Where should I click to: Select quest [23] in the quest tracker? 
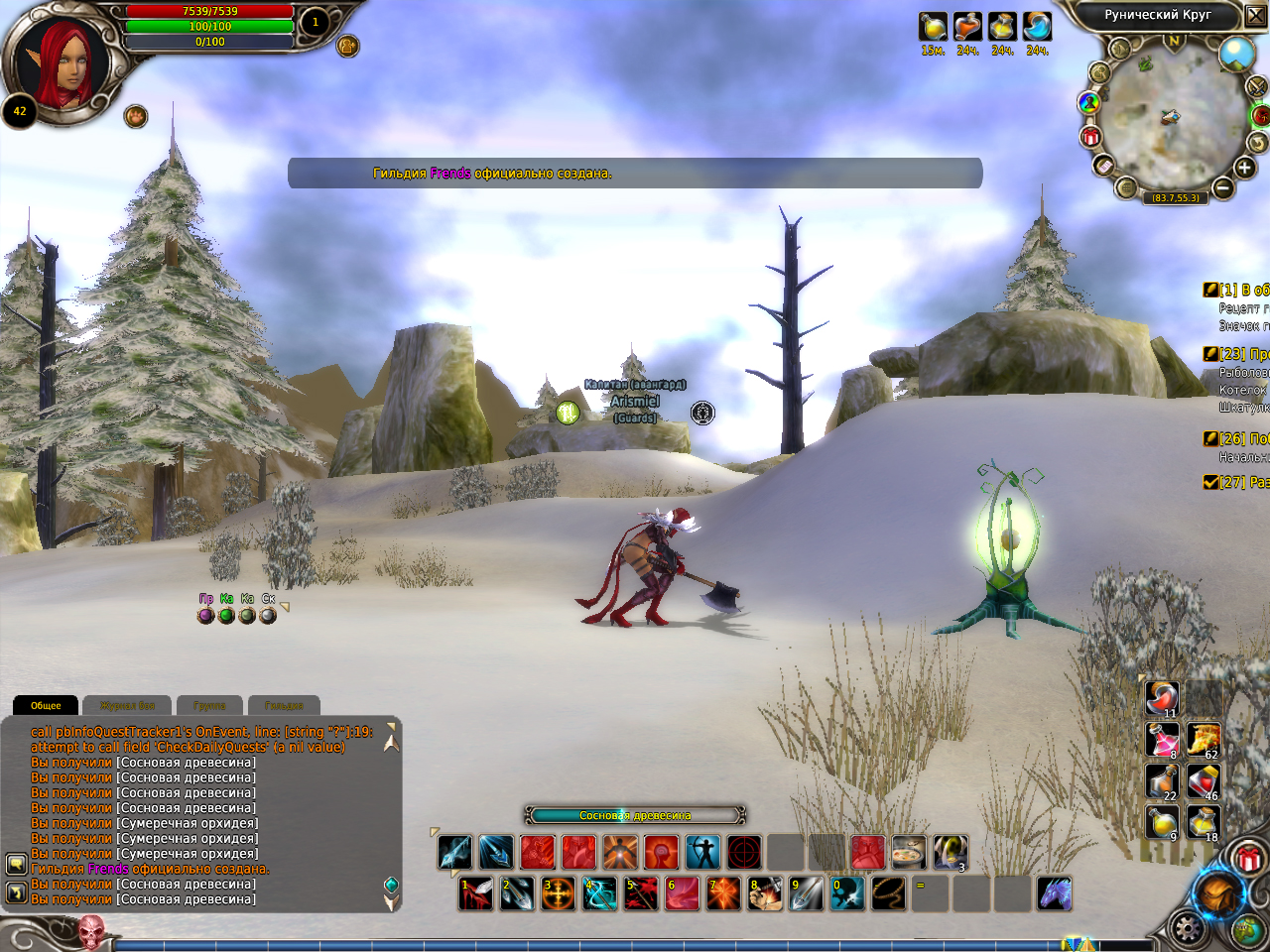1234,354
